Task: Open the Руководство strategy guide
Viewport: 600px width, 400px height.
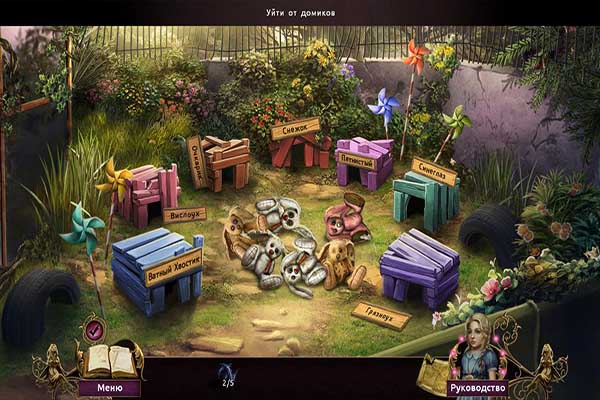Action: [x=476, y=387]
